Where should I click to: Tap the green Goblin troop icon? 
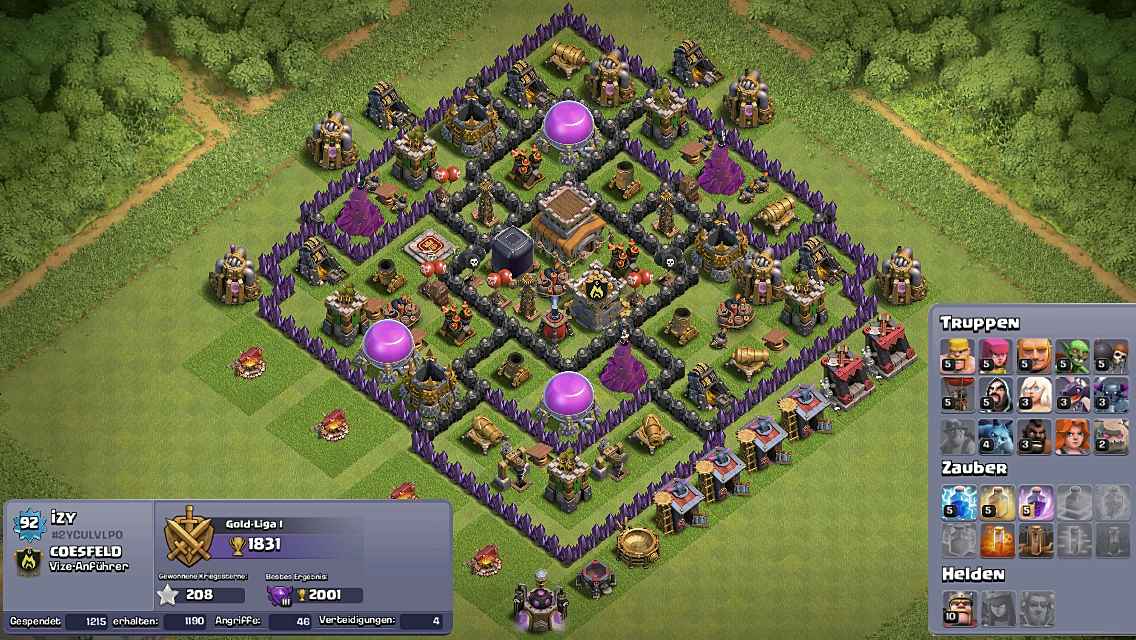(1072, 356)
